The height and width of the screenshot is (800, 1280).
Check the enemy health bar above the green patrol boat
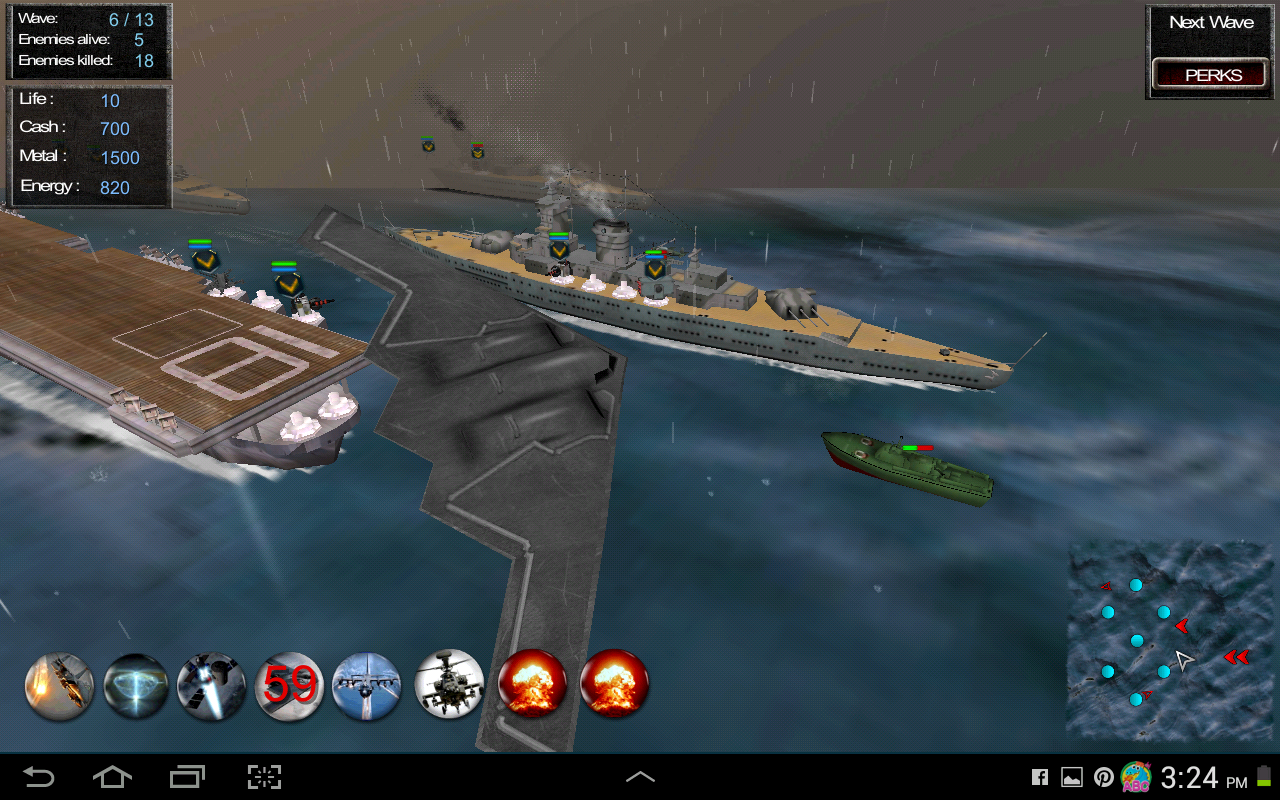point(916,447)
